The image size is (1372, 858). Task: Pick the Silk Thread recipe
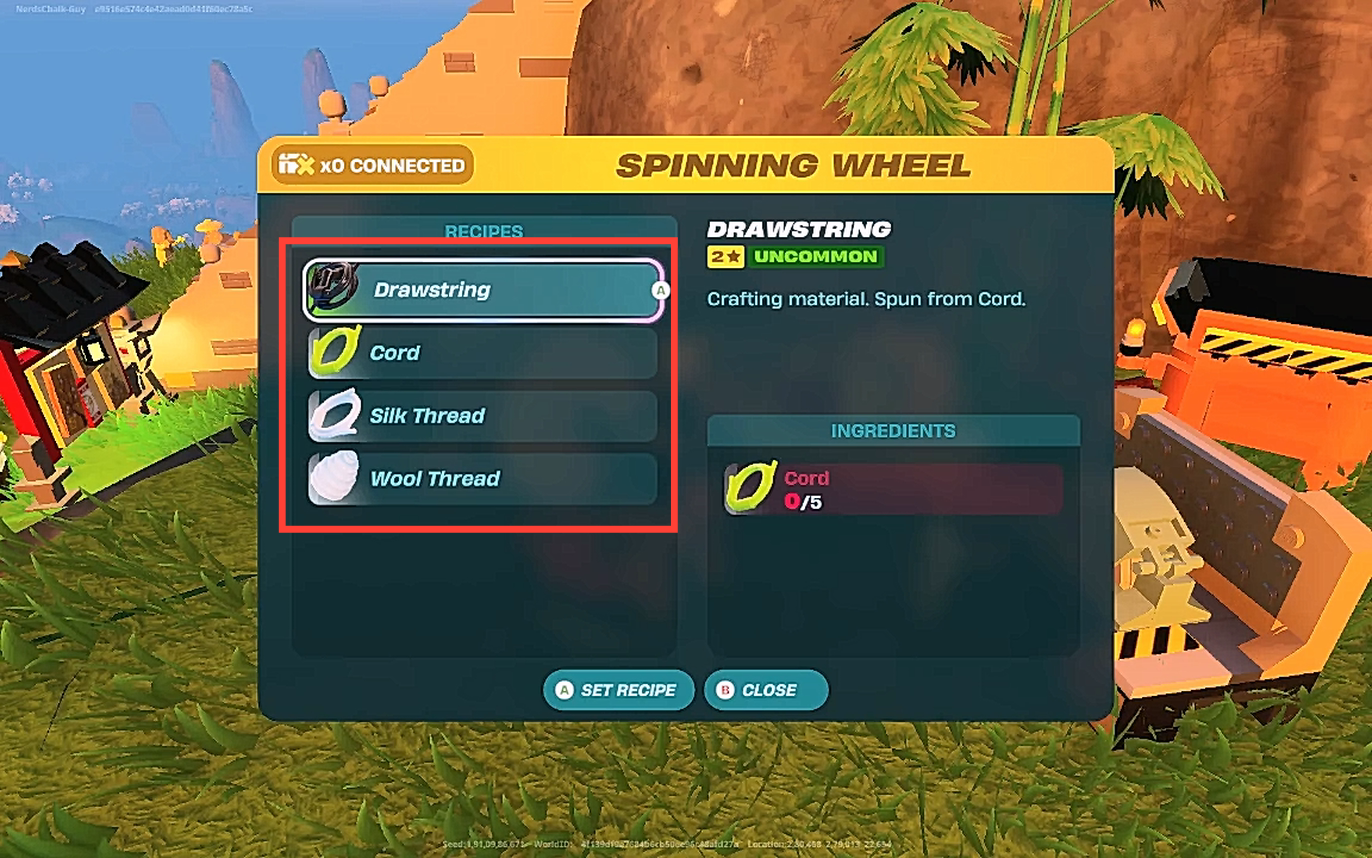[x=482, y=416]
